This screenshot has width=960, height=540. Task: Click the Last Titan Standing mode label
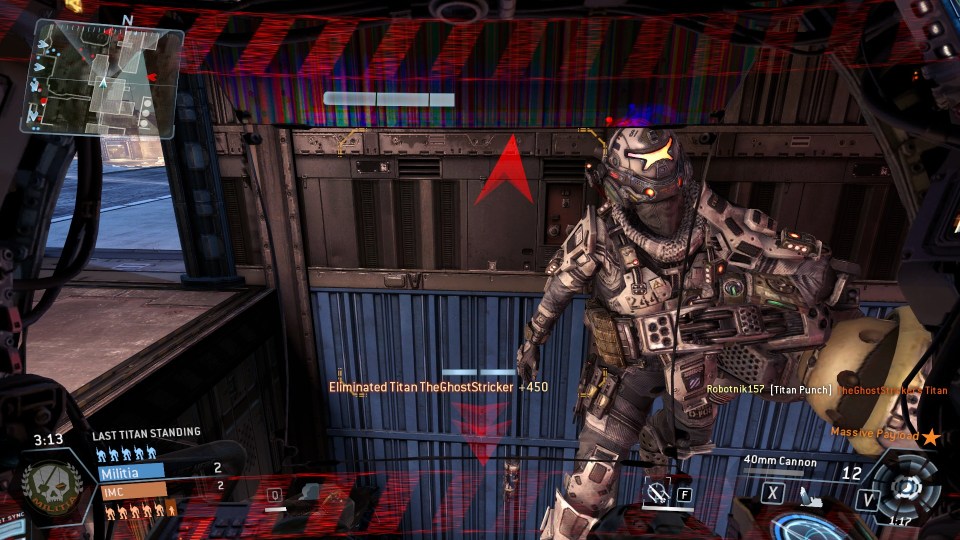click(x=146, y=433)
